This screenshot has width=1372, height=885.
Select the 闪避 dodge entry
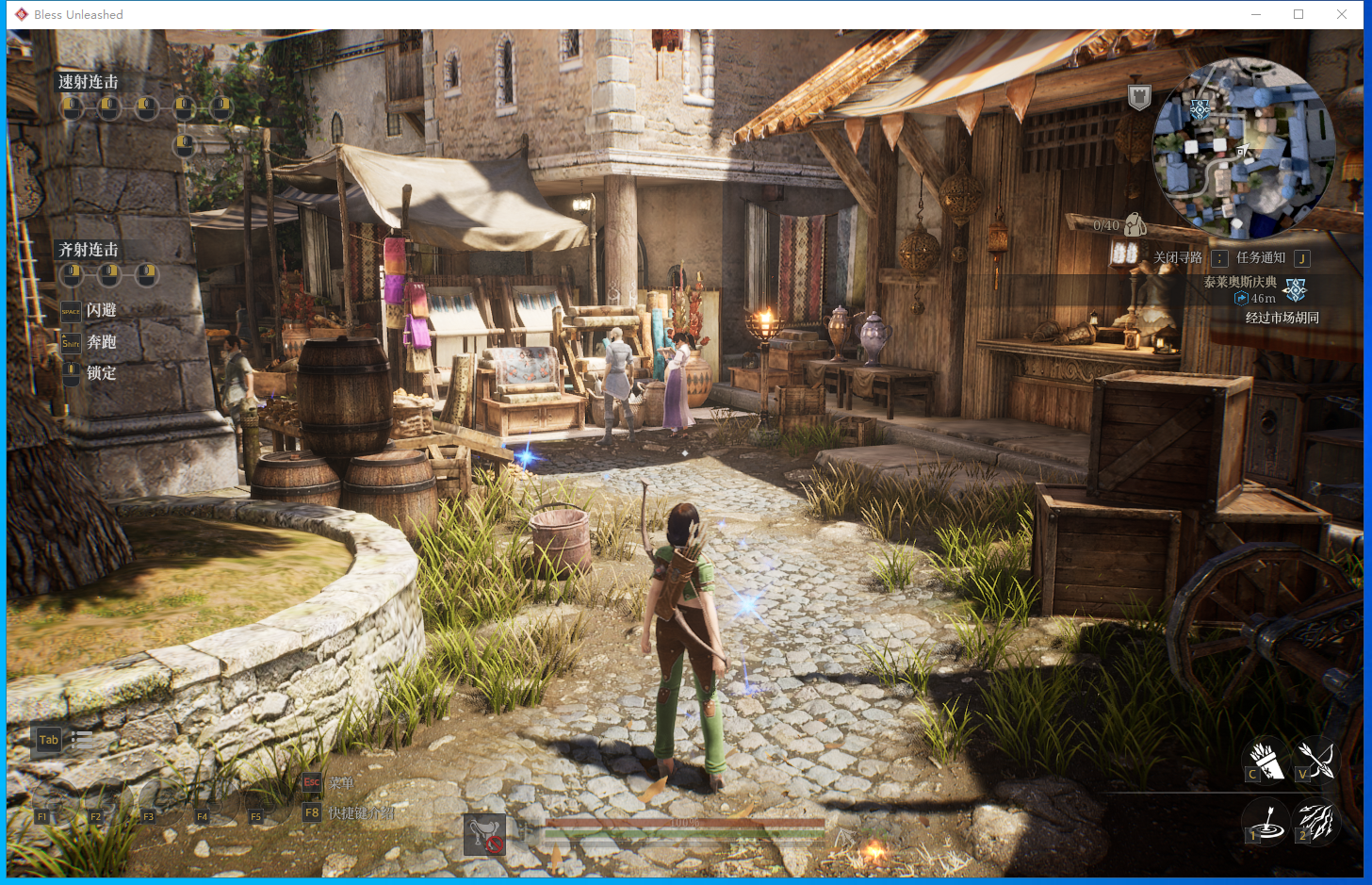pyautogui.click(x=101, y=310)
